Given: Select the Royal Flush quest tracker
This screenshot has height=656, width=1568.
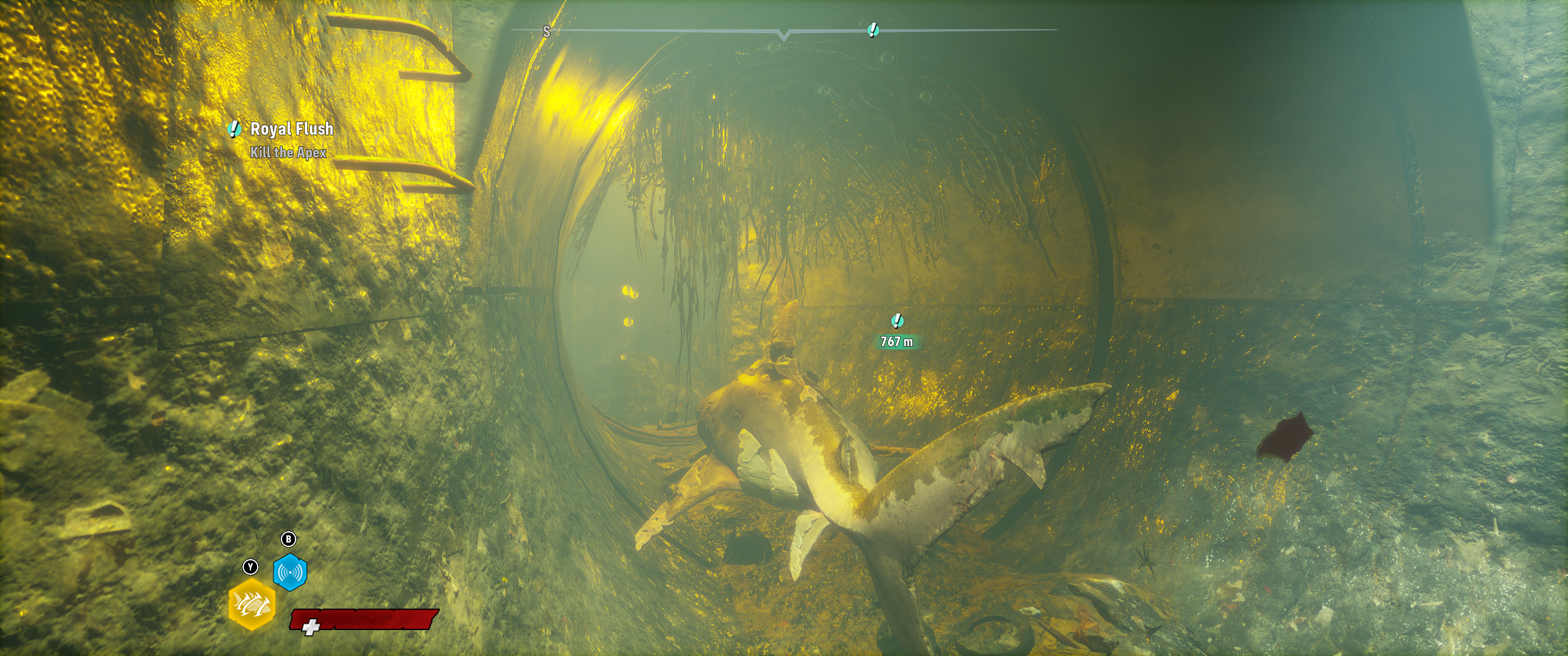Looking at the screenshot, I should pyautogui.click(x=291, y=129).
